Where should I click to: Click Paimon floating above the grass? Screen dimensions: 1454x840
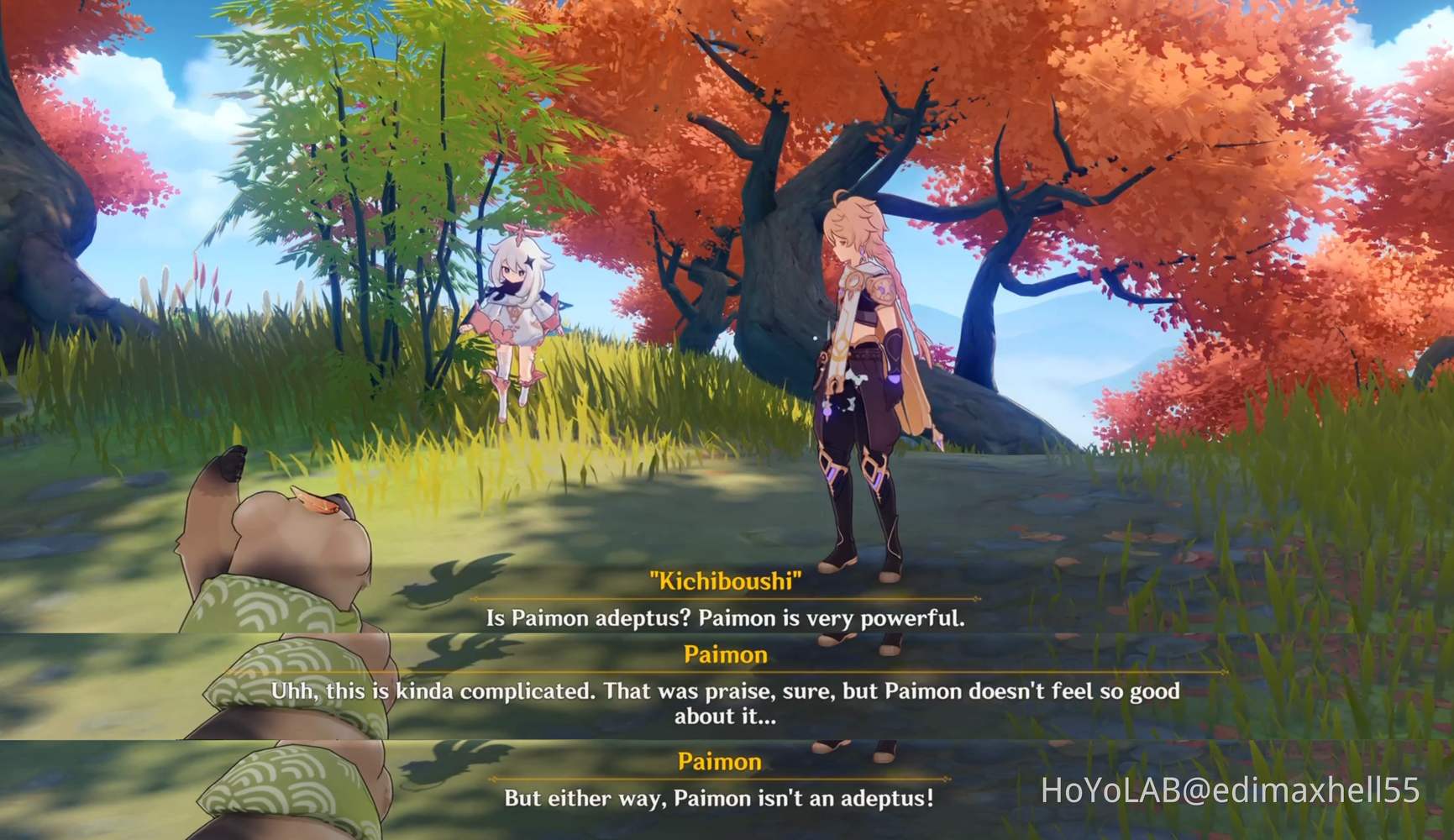(518, 311)
